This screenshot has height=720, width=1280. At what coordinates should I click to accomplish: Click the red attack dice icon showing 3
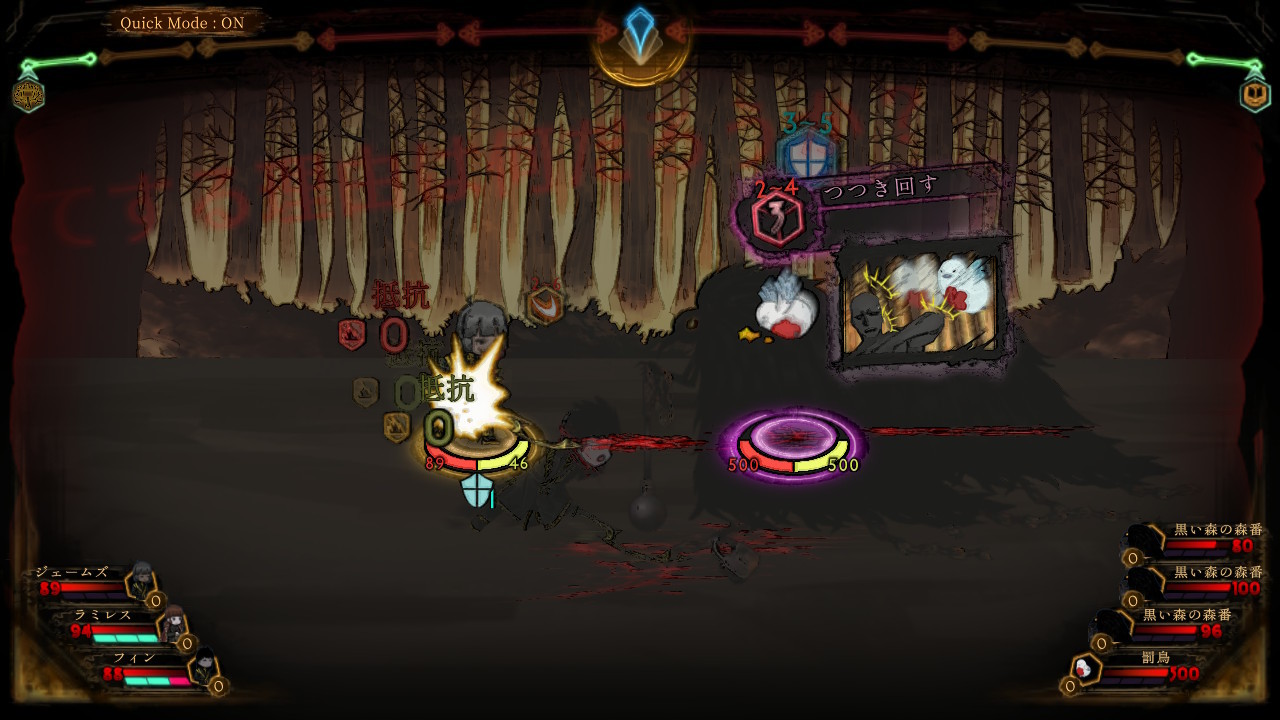pyautogui.click(x=777, y=220)
